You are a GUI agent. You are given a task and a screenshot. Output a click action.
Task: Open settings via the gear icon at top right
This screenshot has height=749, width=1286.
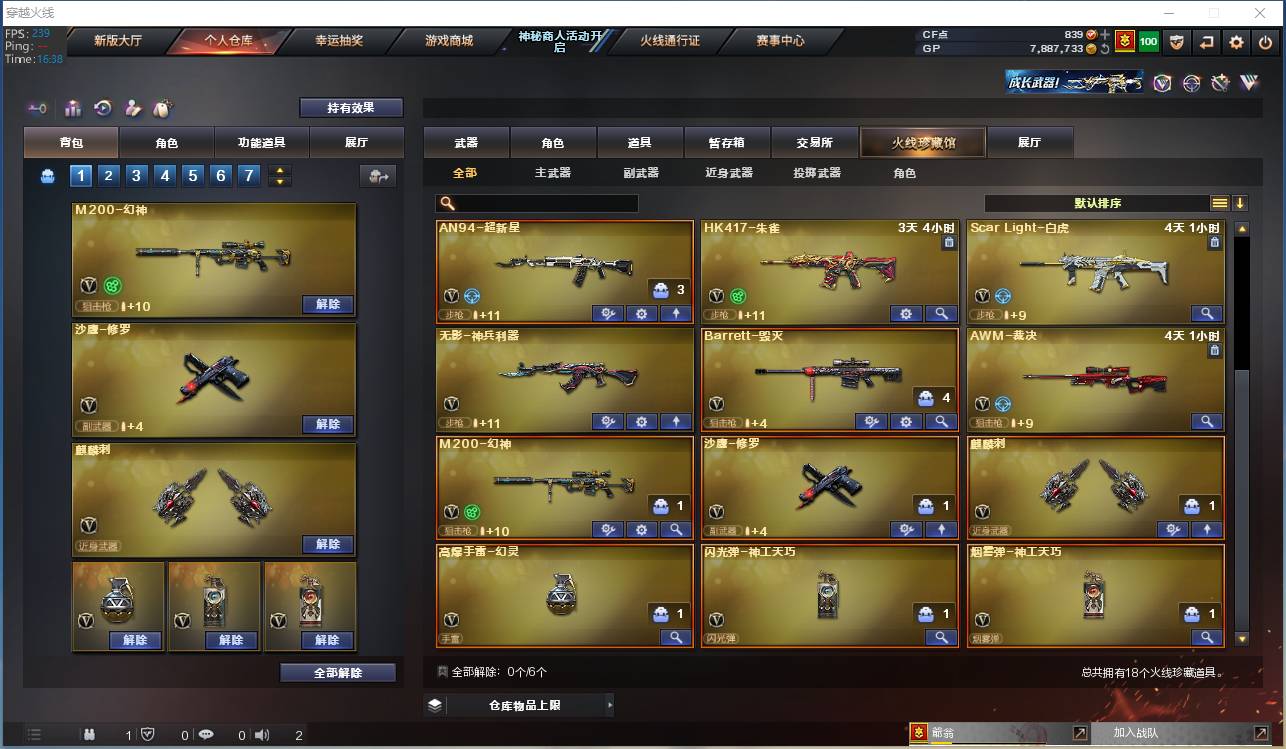pyautogui.click(x=1236, y=42)
